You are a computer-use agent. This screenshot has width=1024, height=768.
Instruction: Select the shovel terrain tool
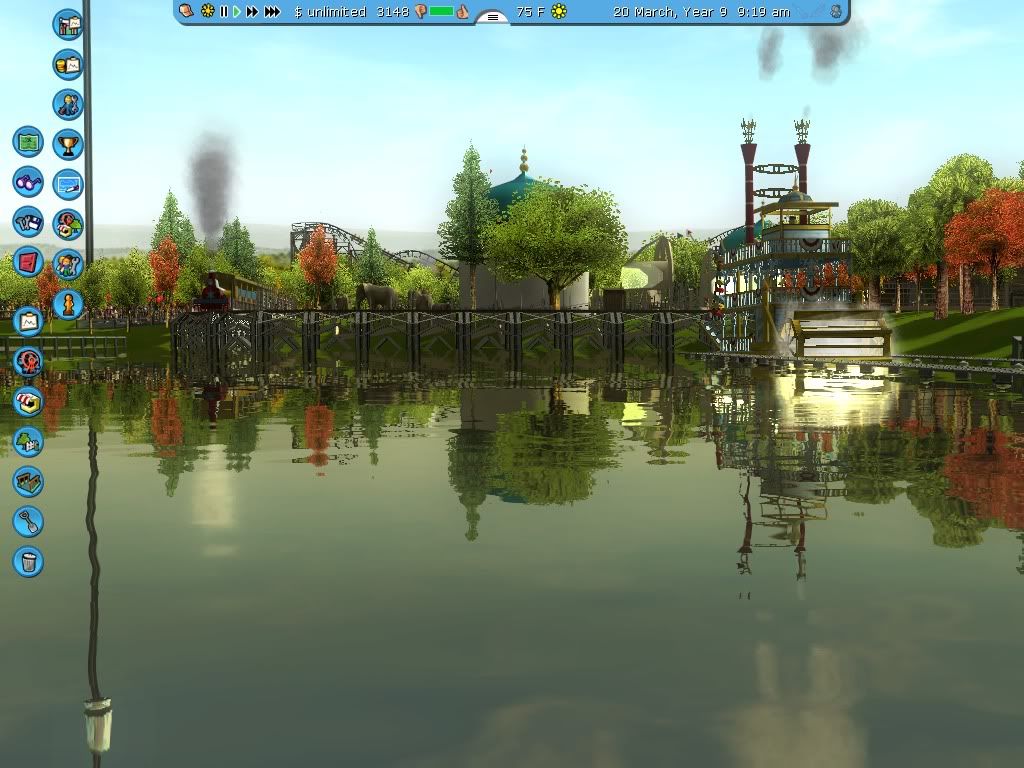[28, 521]
